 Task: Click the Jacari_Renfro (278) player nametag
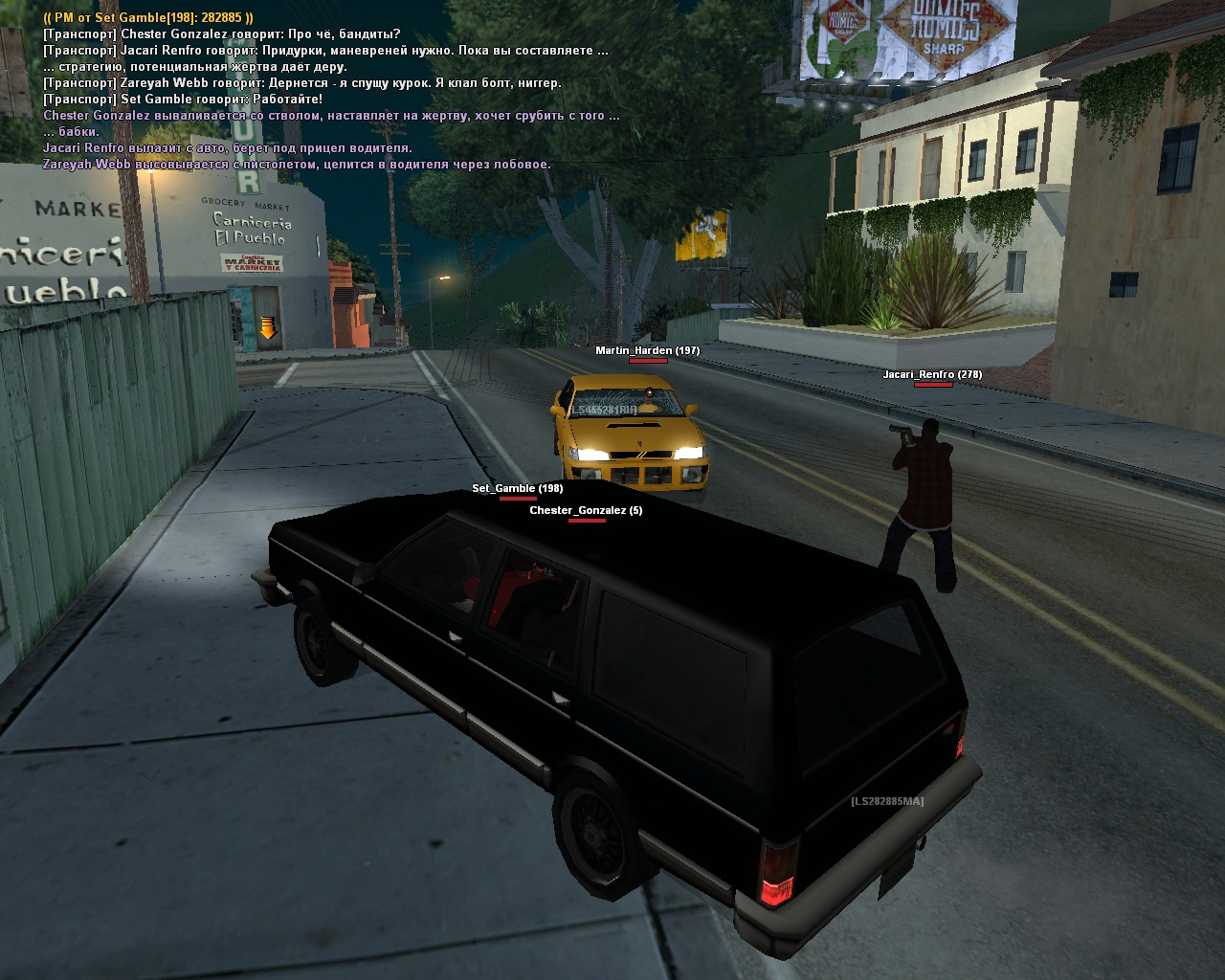click(932, 375)
